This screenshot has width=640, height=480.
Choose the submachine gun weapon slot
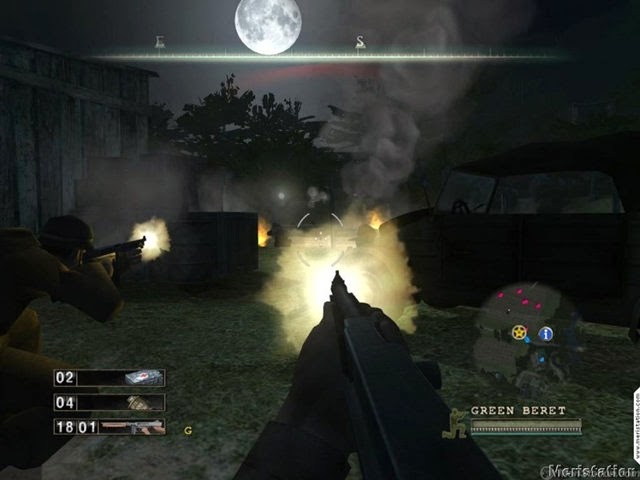pyautogui.click(x=109, y=426)
